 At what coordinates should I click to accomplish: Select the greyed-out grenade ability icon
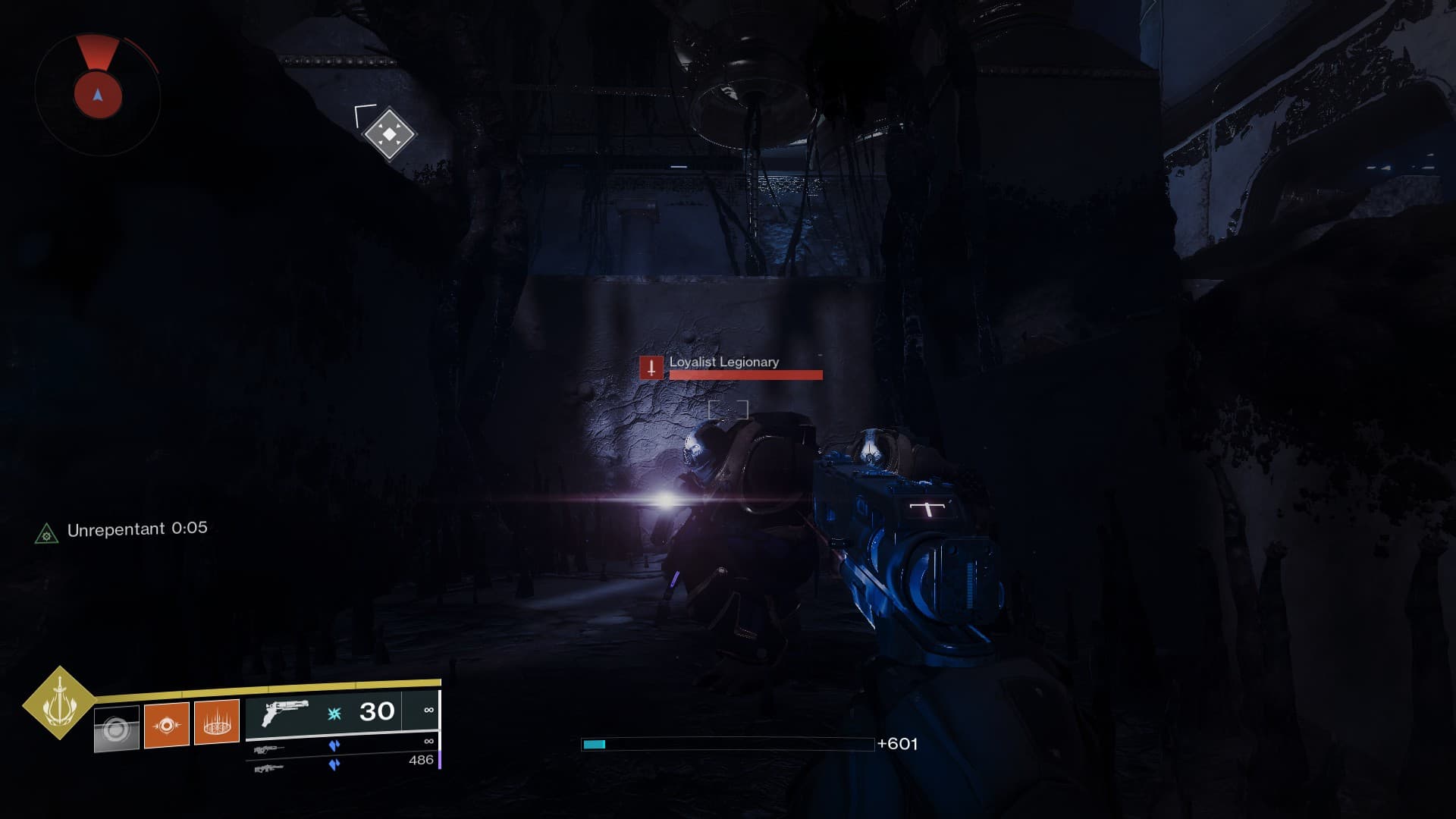pos(117,729)
